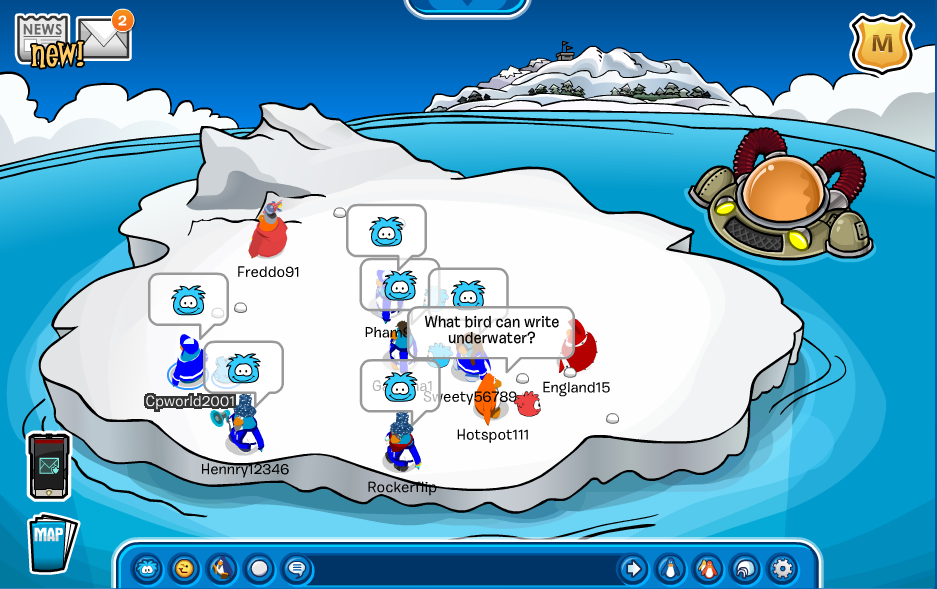This screenshot has height=589, width=937.
Task: Throw a snowball using the toolbar button
Action: 259,569
